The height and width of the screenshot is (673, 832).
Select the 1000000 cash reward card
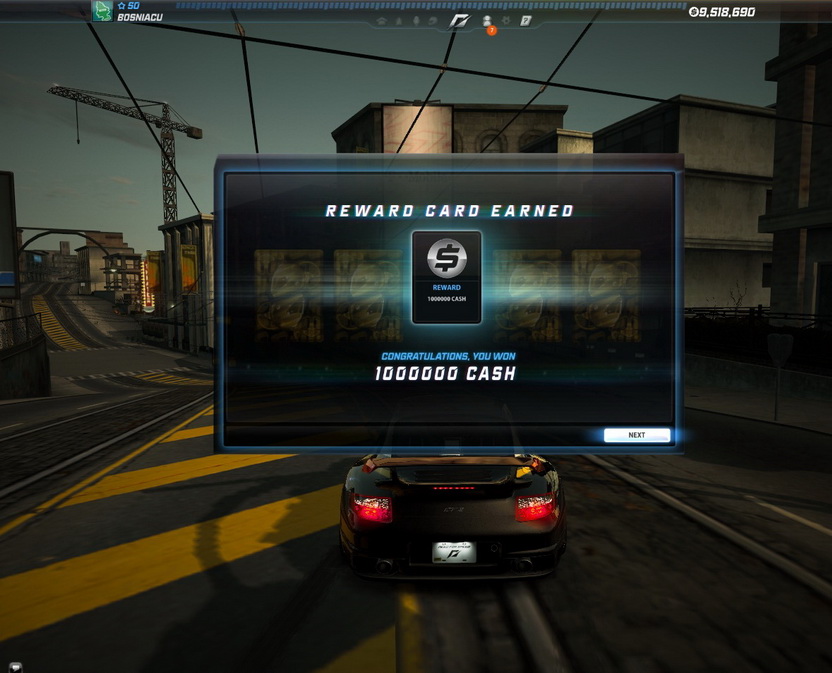(446, 277)
